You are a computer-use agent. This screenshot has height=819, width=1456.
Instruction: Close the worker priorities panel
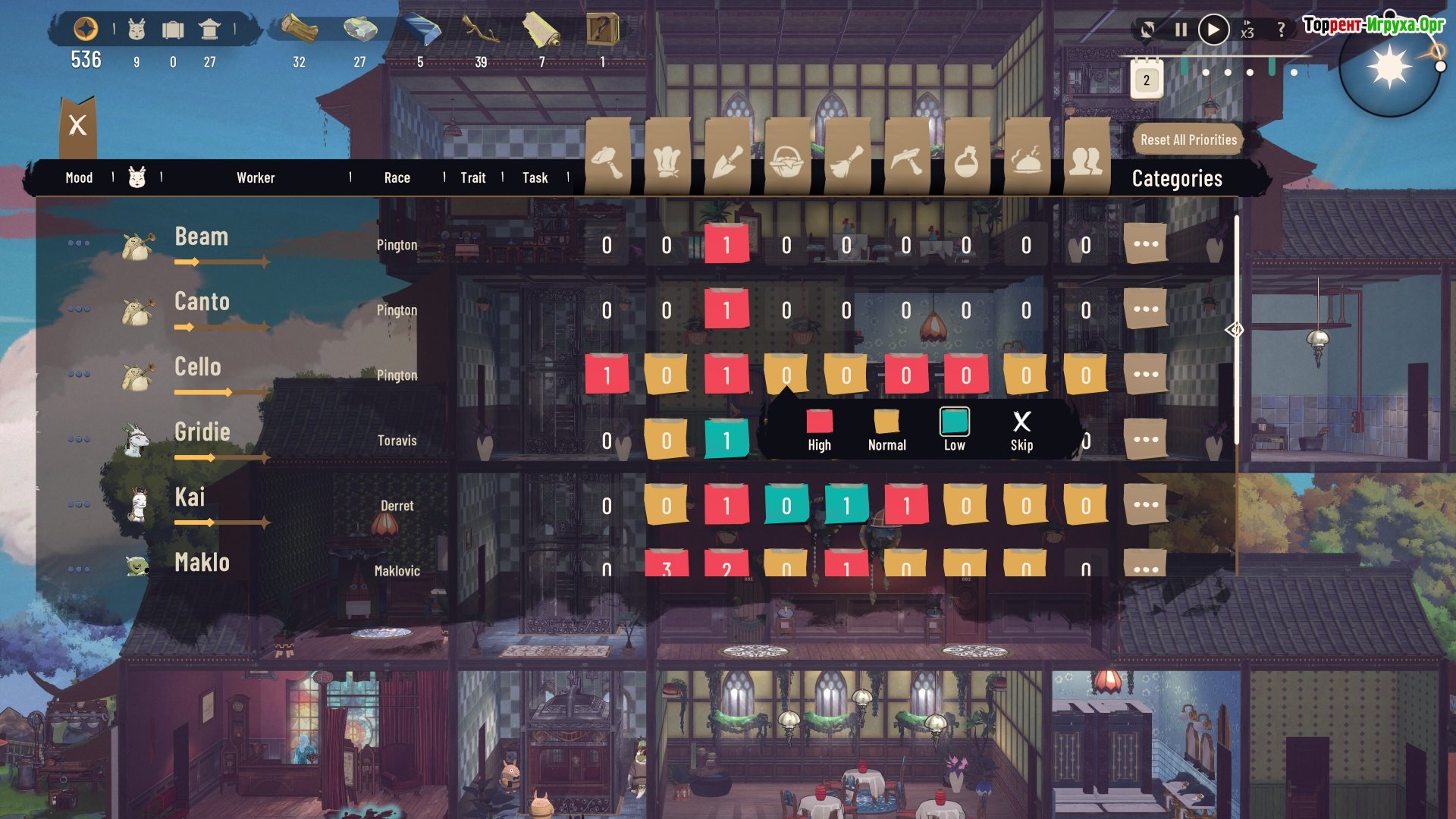click(77, 125)
